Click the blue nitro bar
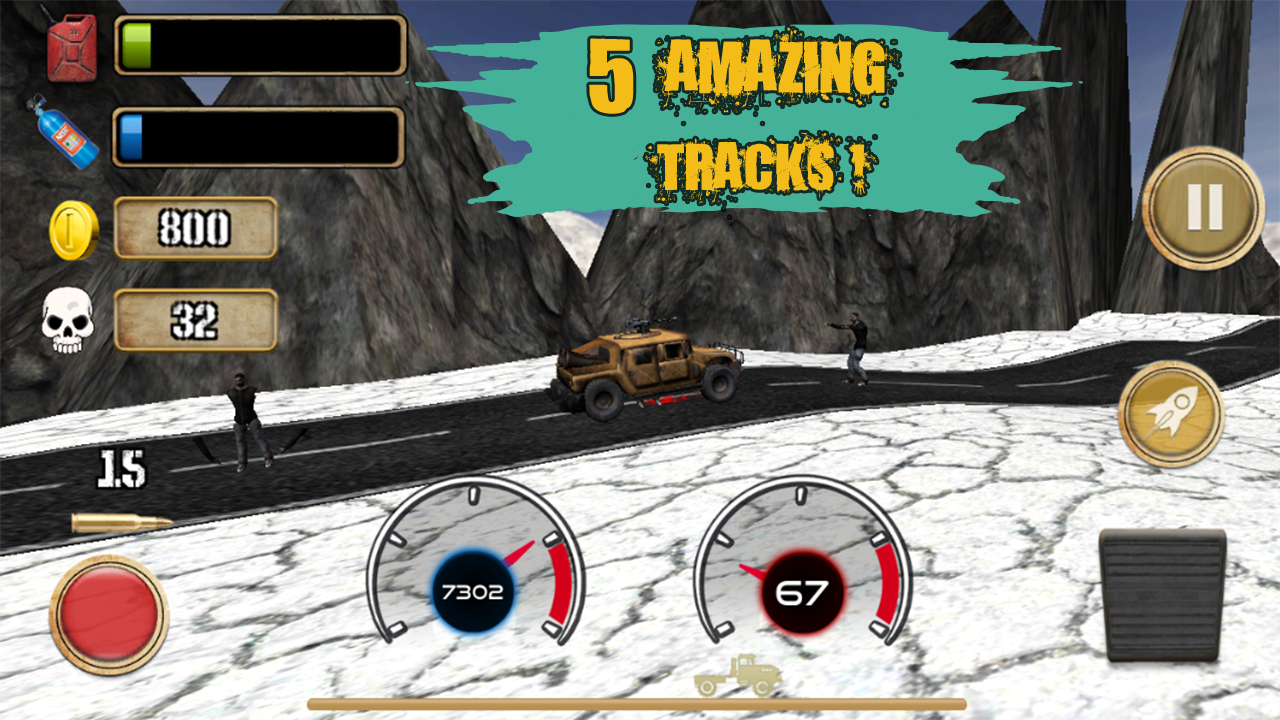Screen dimensions: 1280x720 260,137
